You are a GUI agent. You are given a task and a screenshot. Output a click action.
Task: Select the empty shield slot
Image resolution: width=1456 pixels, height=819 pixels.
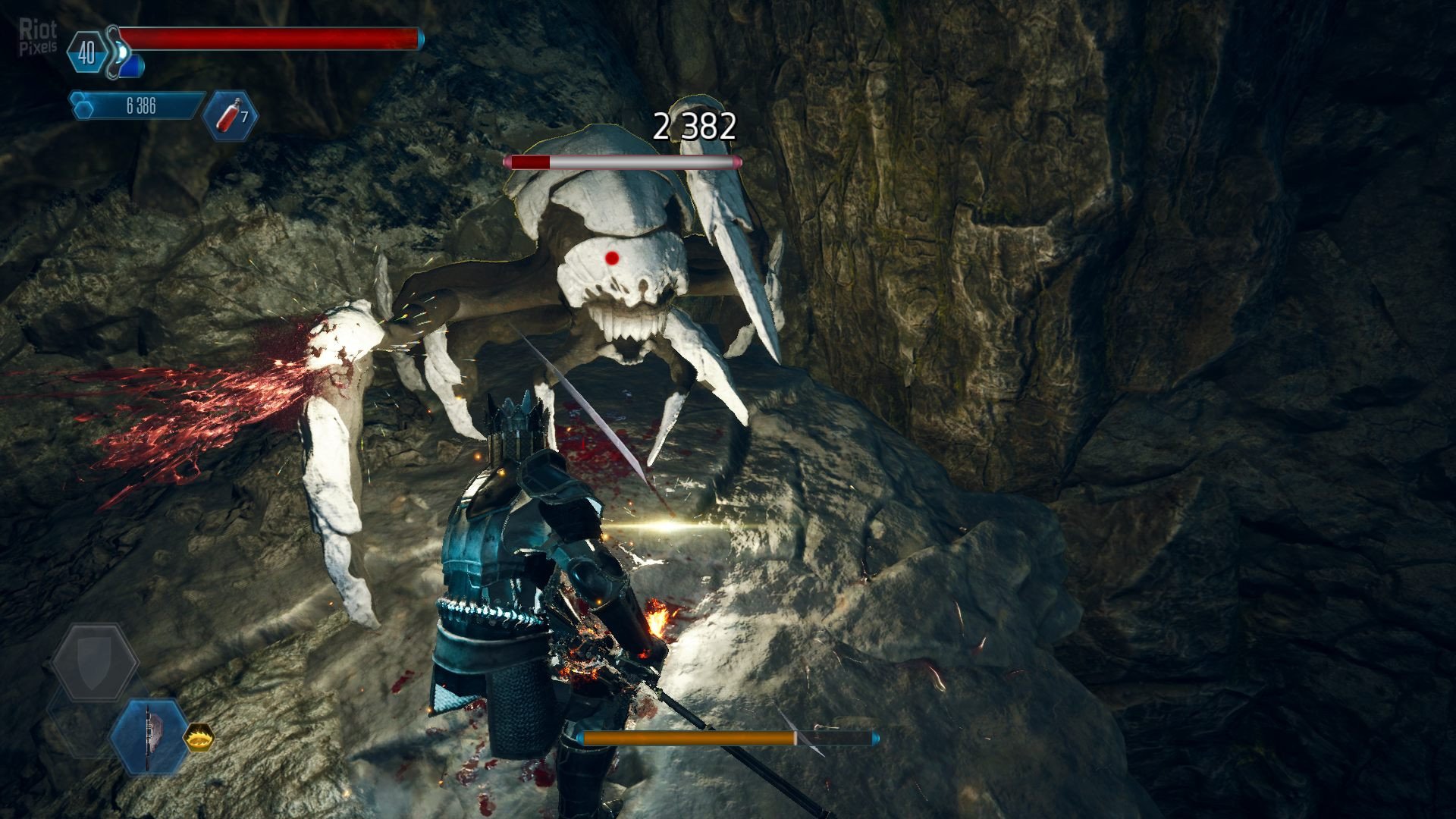[94, 663]
